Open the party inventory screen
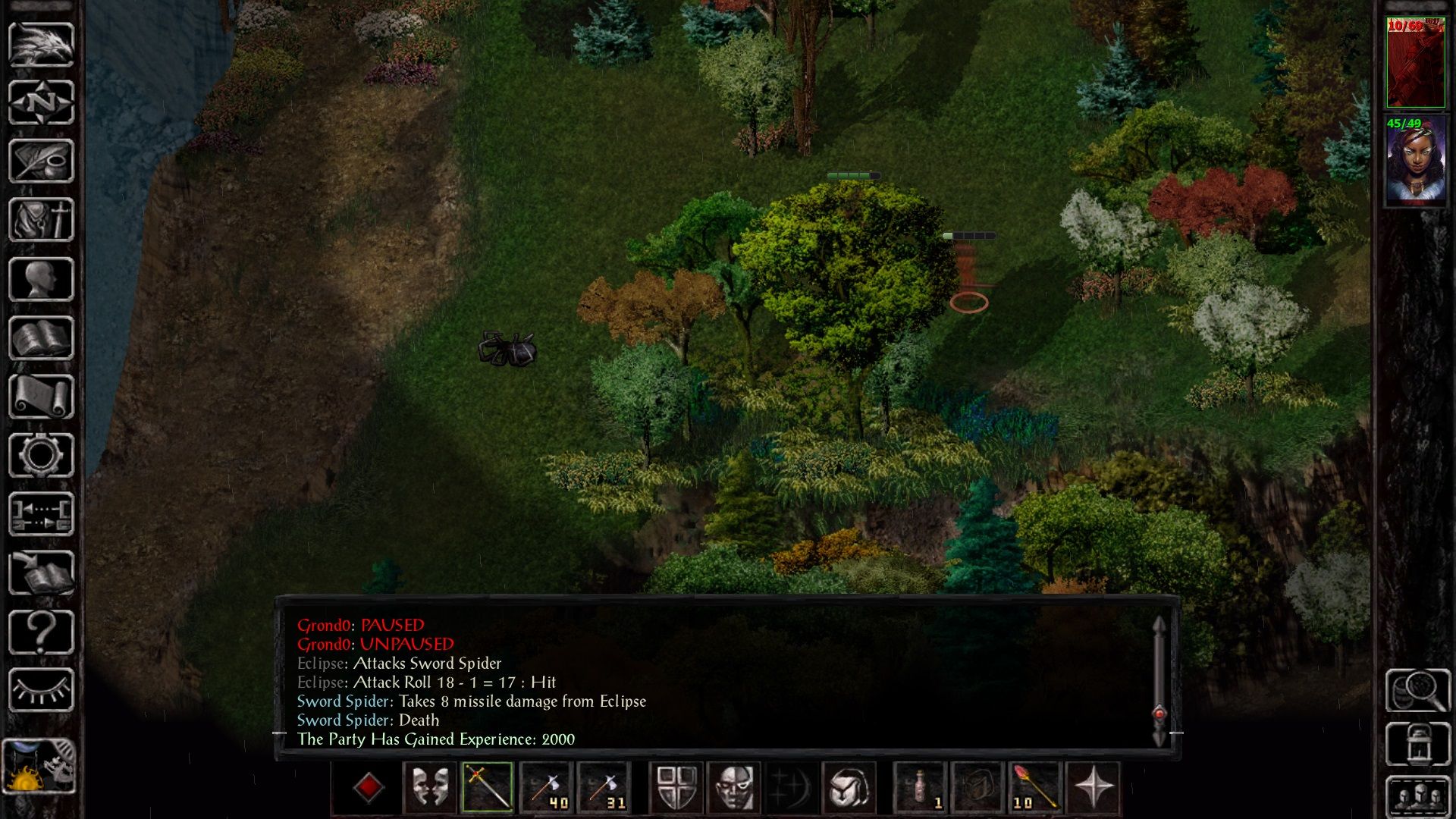This screenshot has height=819, width=1456. click(x=39, y=219)
